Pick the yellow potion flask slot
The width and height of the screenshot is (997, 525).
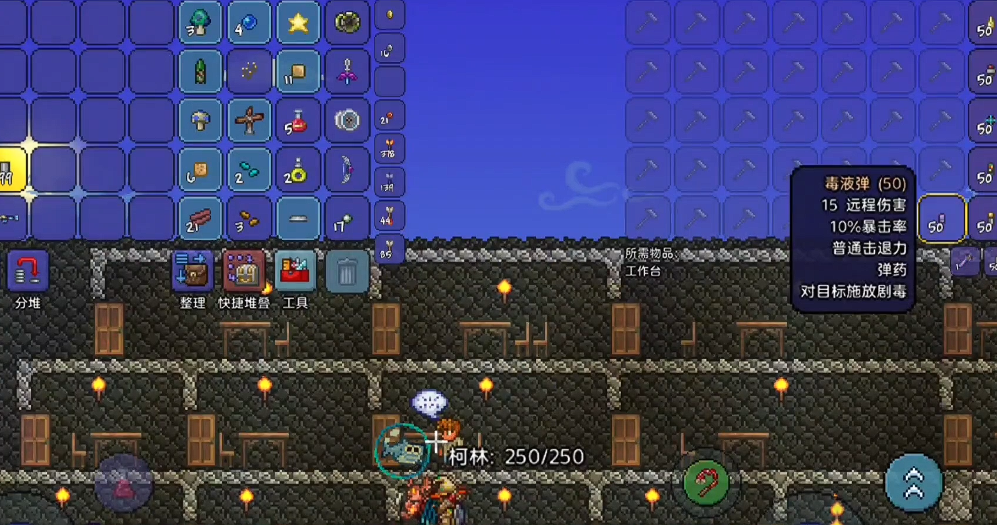coord(298,170)
